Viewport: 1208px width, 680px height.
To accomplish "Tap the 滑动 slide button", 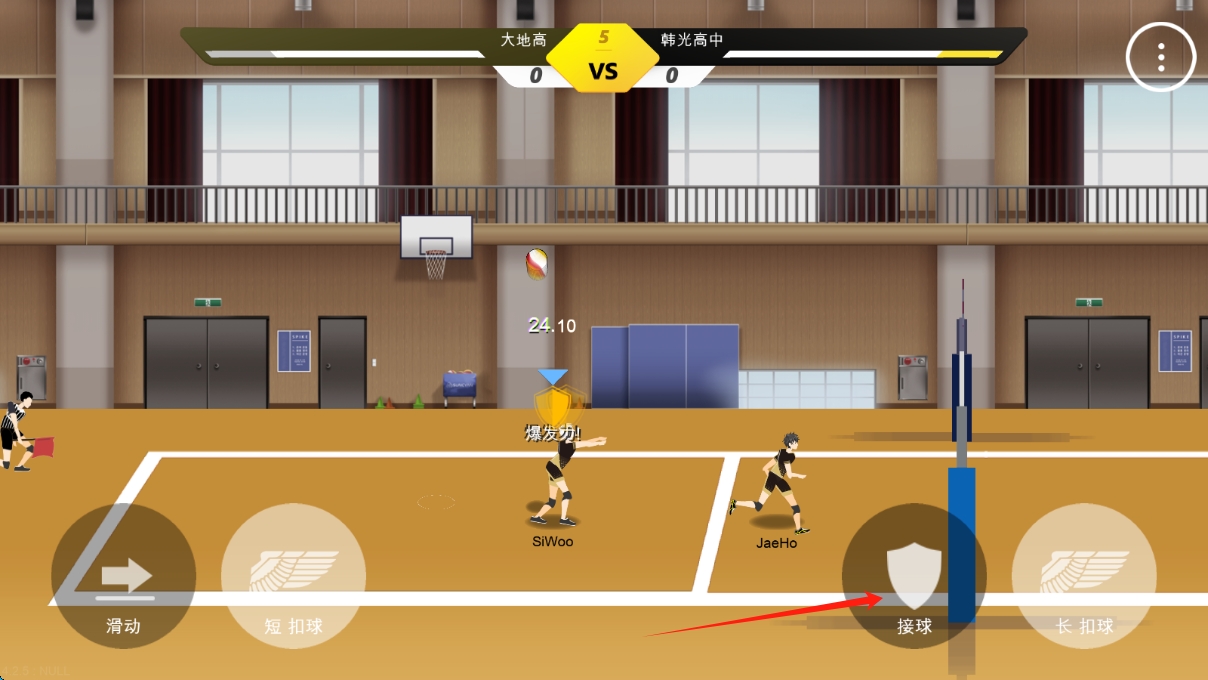I will (x=124, y=576).
